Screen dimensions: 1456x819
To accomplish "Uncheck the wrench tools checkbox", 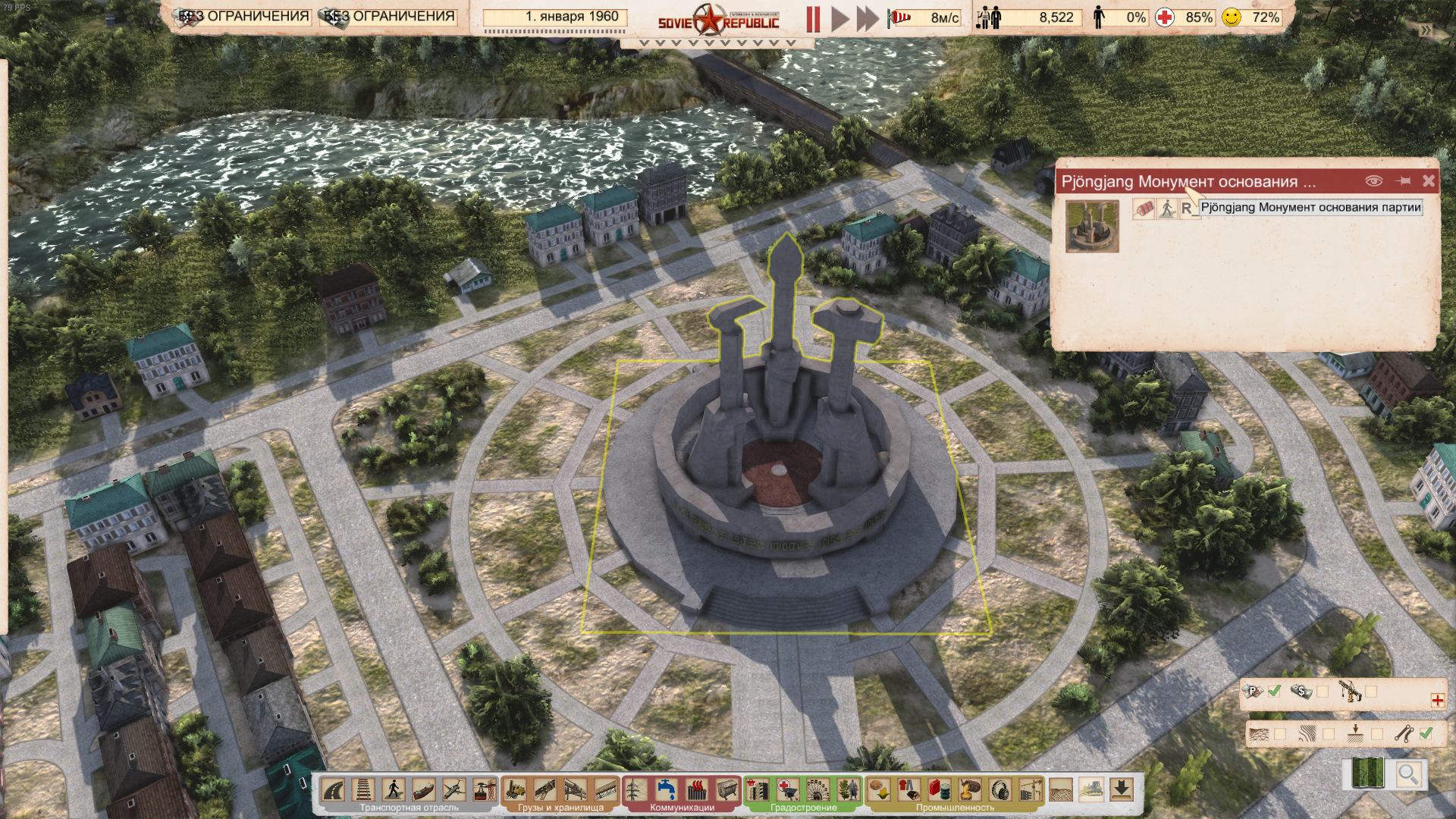I will tap(1426, 733).
